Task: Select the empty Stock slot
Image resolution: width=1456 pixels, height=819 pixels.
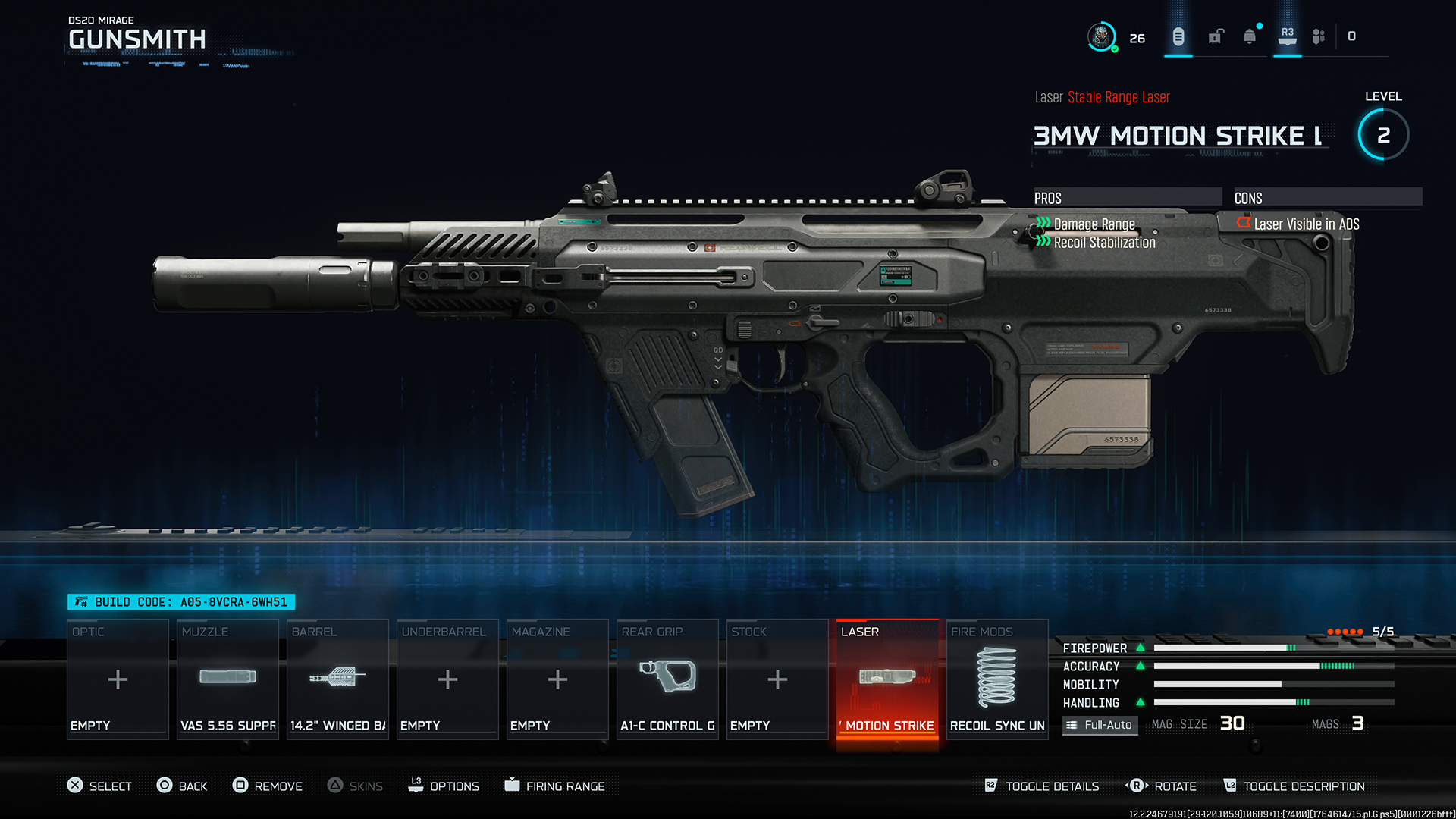Action: pyautogui.click(x=777, y=679)
